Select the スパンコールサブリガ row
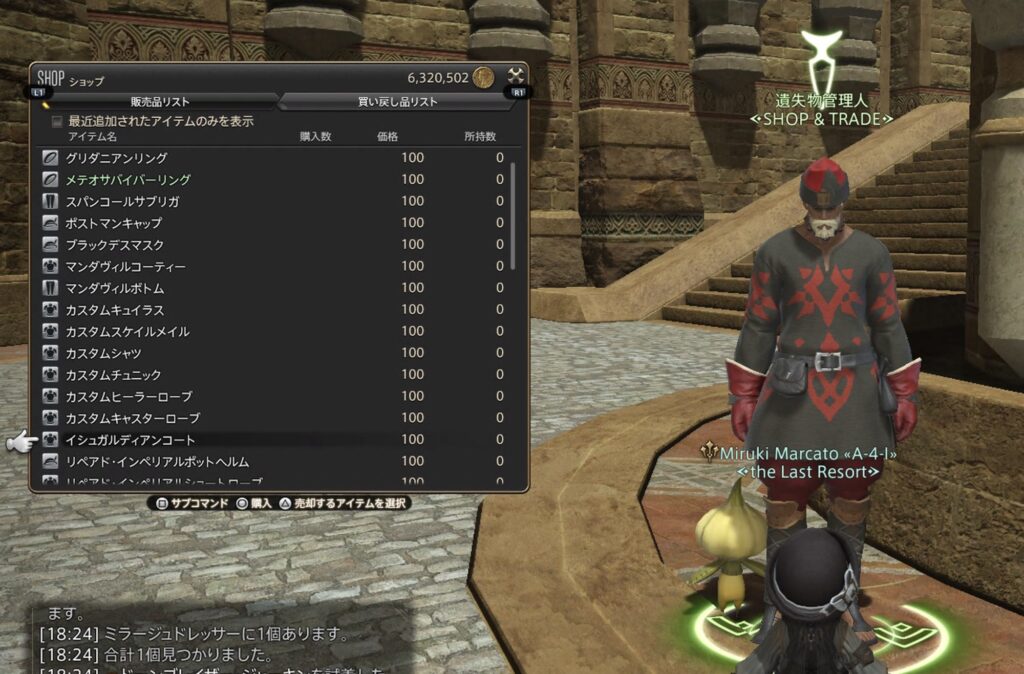 pyautogui.click(x=122, y=201)
